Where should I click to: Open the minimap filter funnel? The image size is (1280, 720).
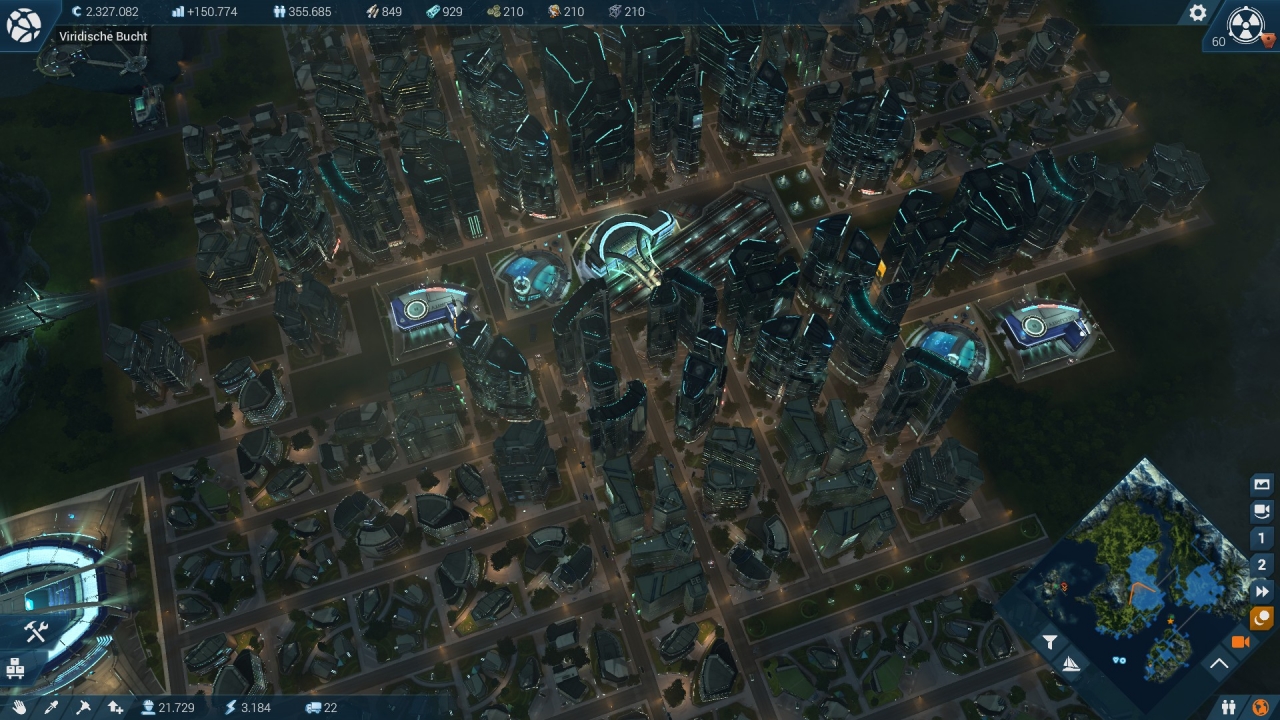(x=1050, y=643)
